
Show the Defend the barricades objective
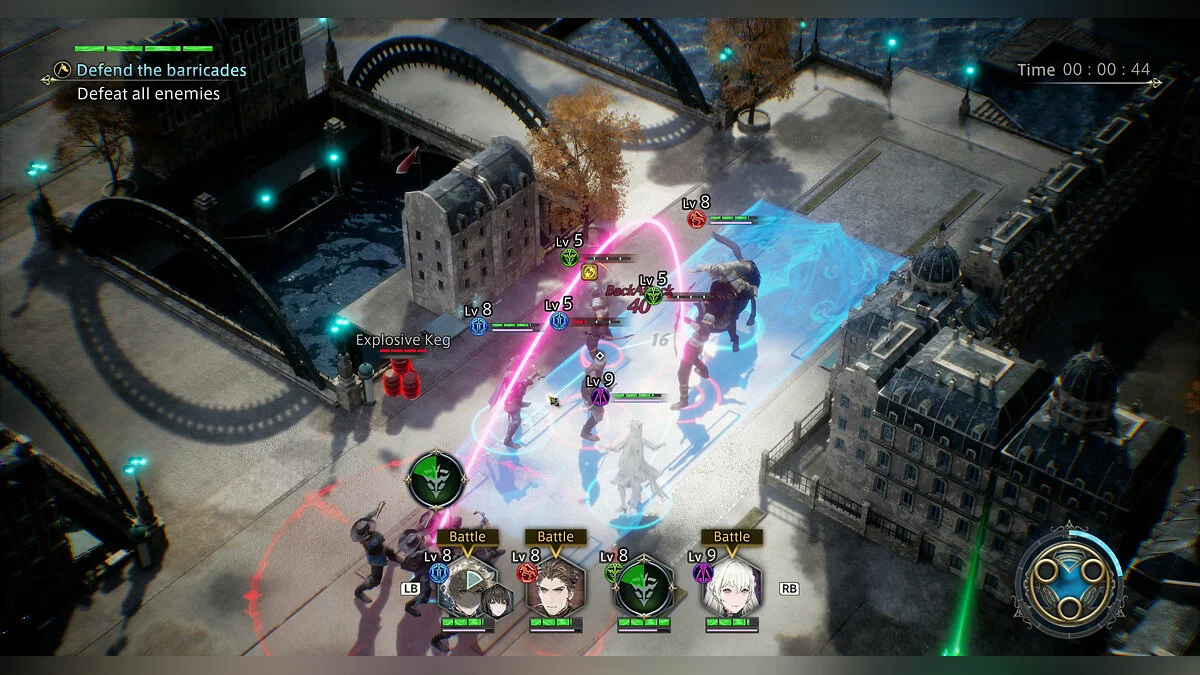(161, 70)
